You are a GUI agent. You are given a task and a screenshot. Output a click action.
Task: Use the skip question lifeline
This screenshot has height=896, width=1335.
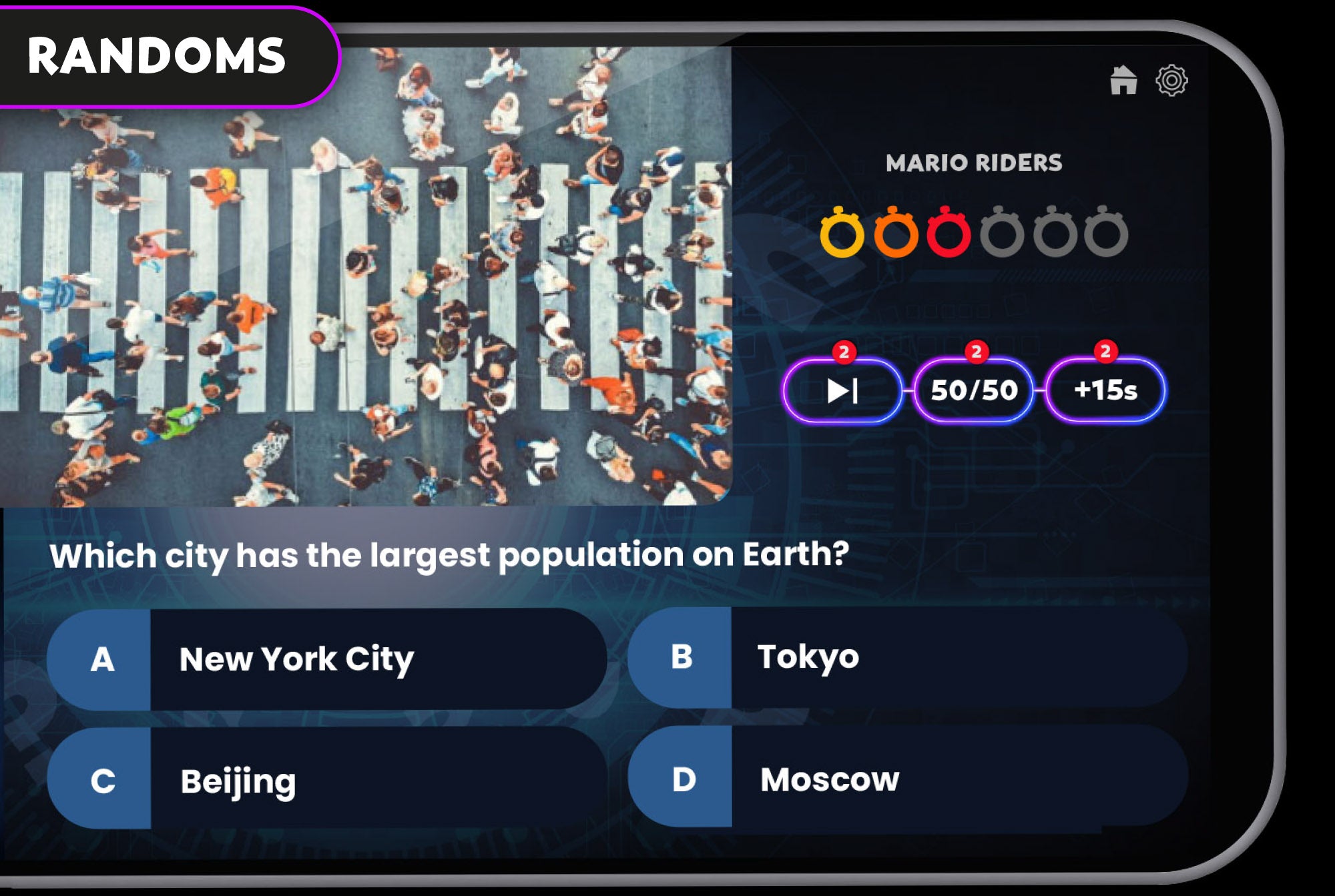(x=842, y=391)
